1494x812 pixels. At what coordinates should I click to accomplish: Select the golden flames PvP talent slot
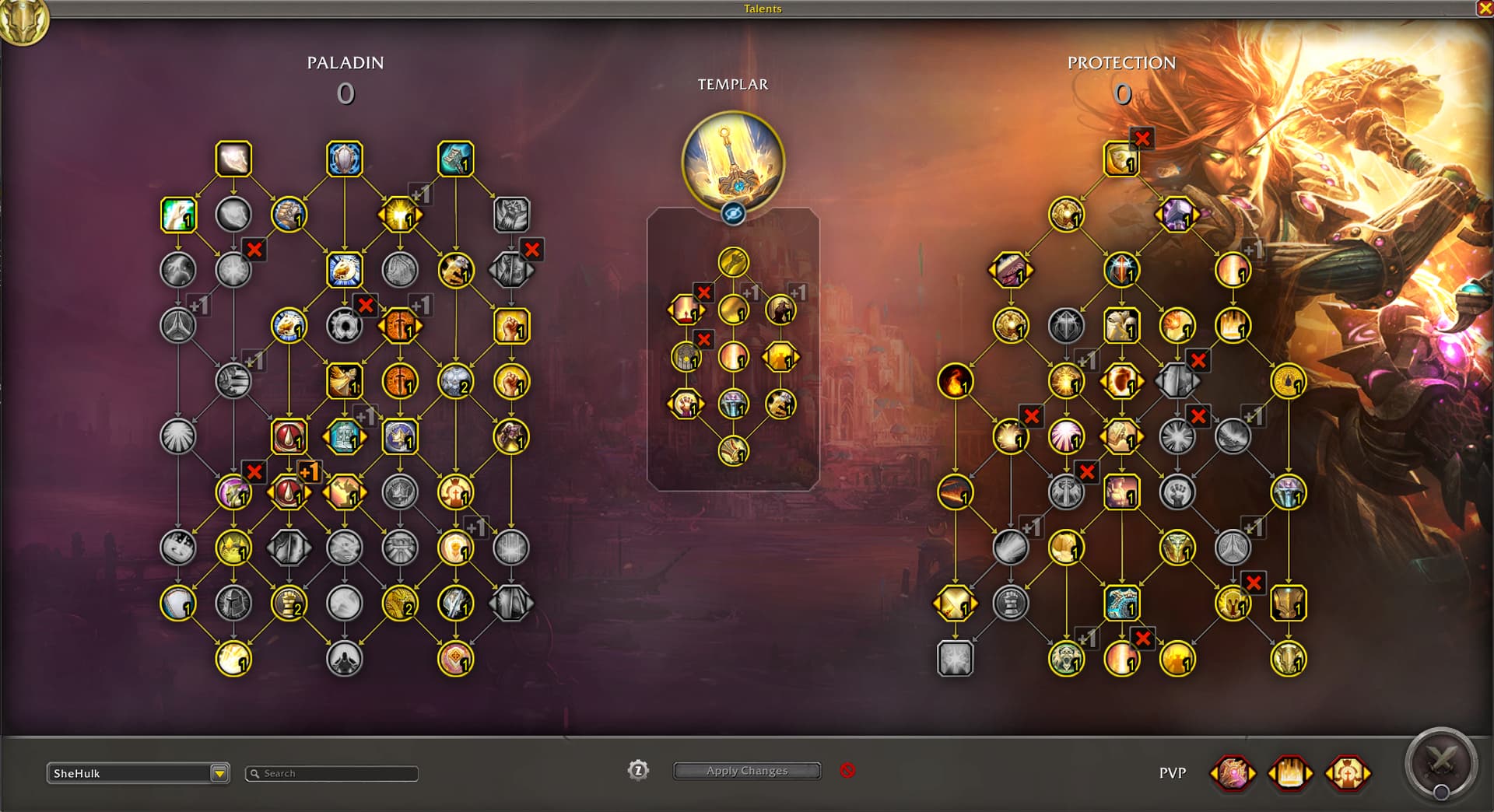[1289, 773]
